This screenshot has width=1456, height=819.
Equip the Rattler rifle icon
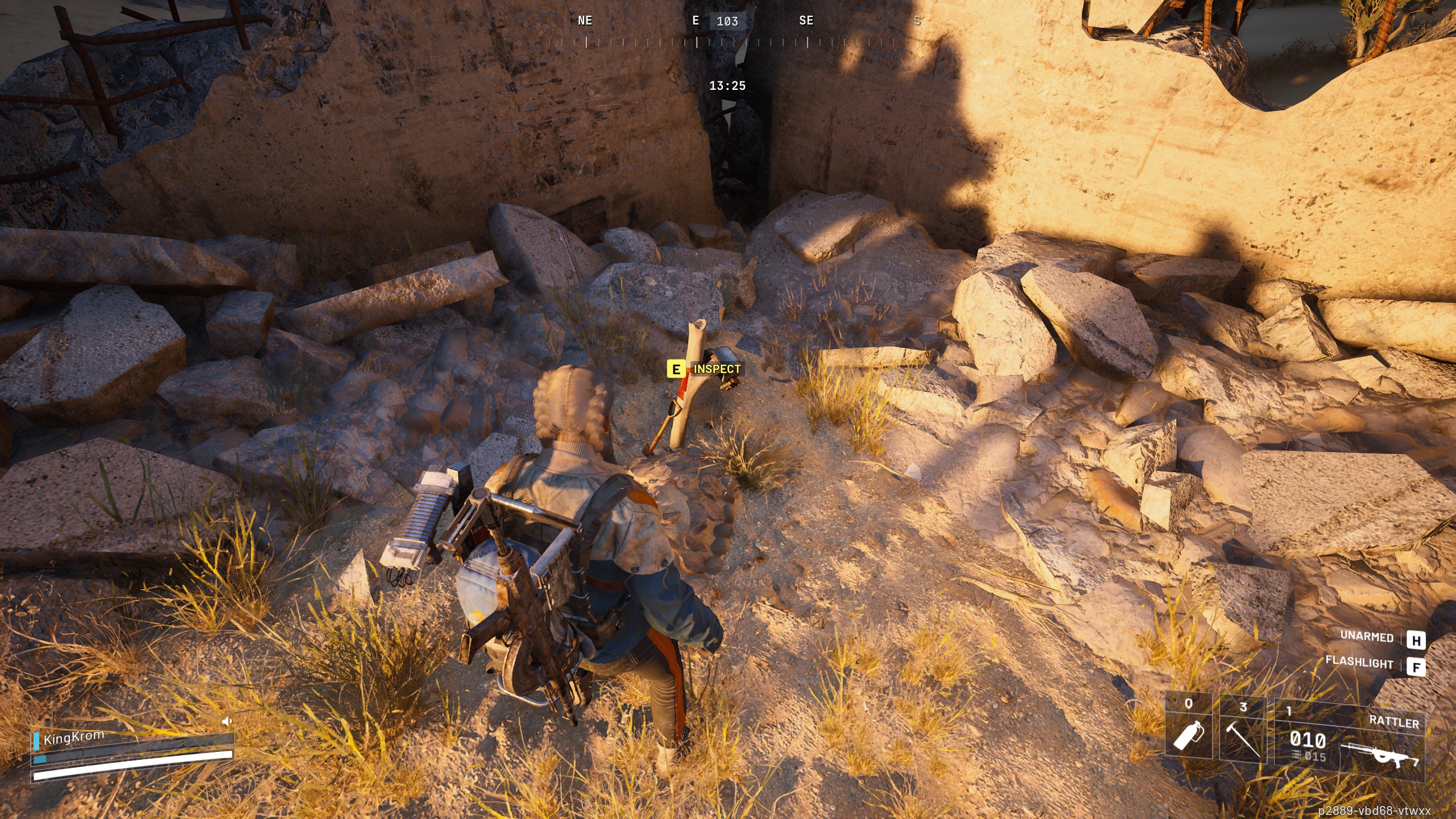[x=1380, y=755]
